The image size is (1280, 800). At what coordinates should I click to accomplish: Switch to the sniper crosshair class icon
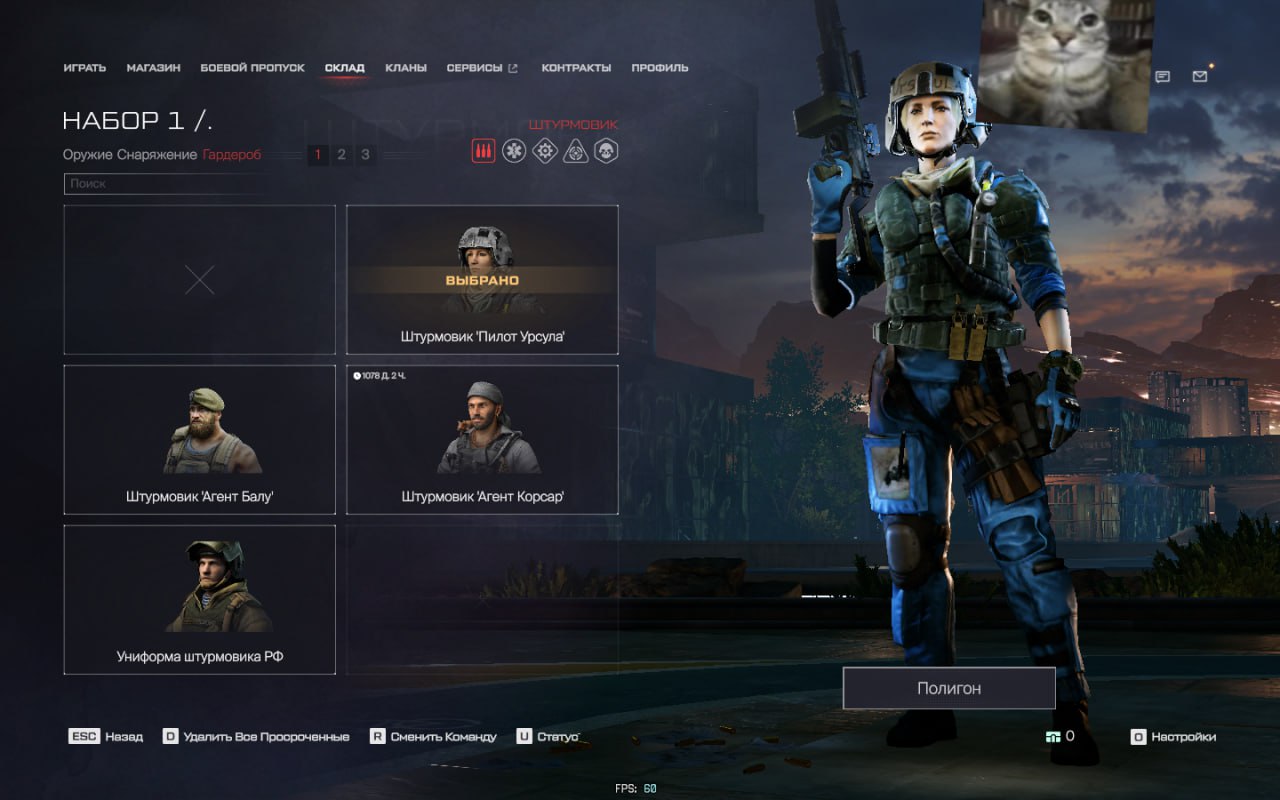pos(575,151)
